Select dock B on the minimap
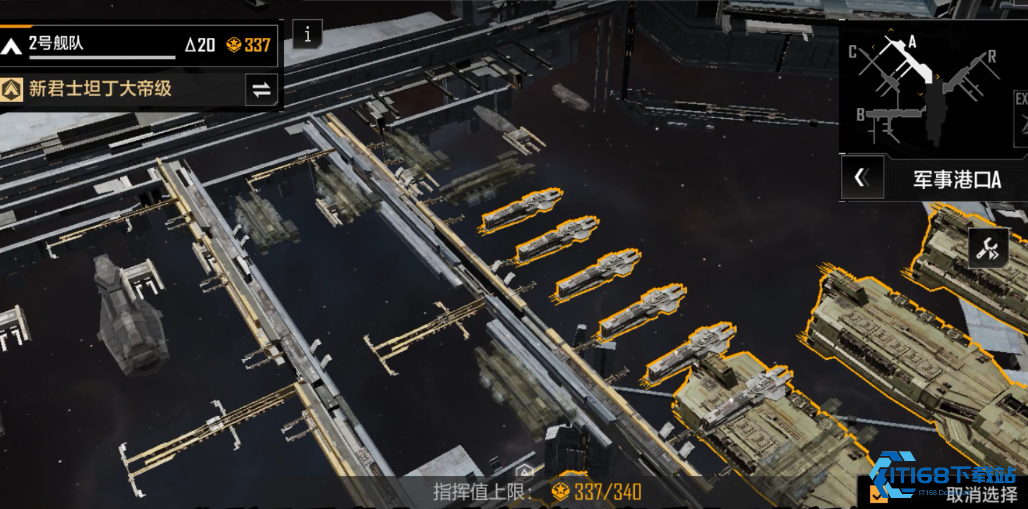The height and width of the screenshot is (509, 1028). coord(861,114)
